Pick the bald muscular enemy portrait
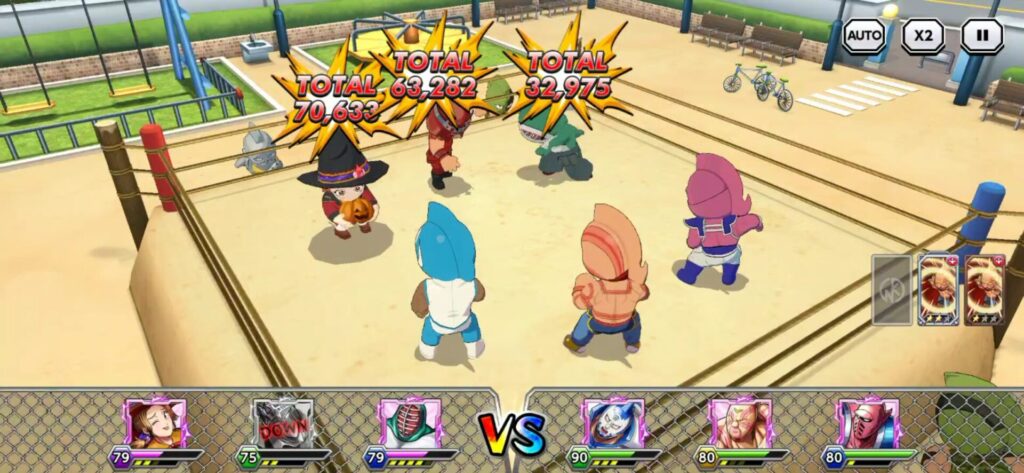1024x473 pixels. point(740,423)
